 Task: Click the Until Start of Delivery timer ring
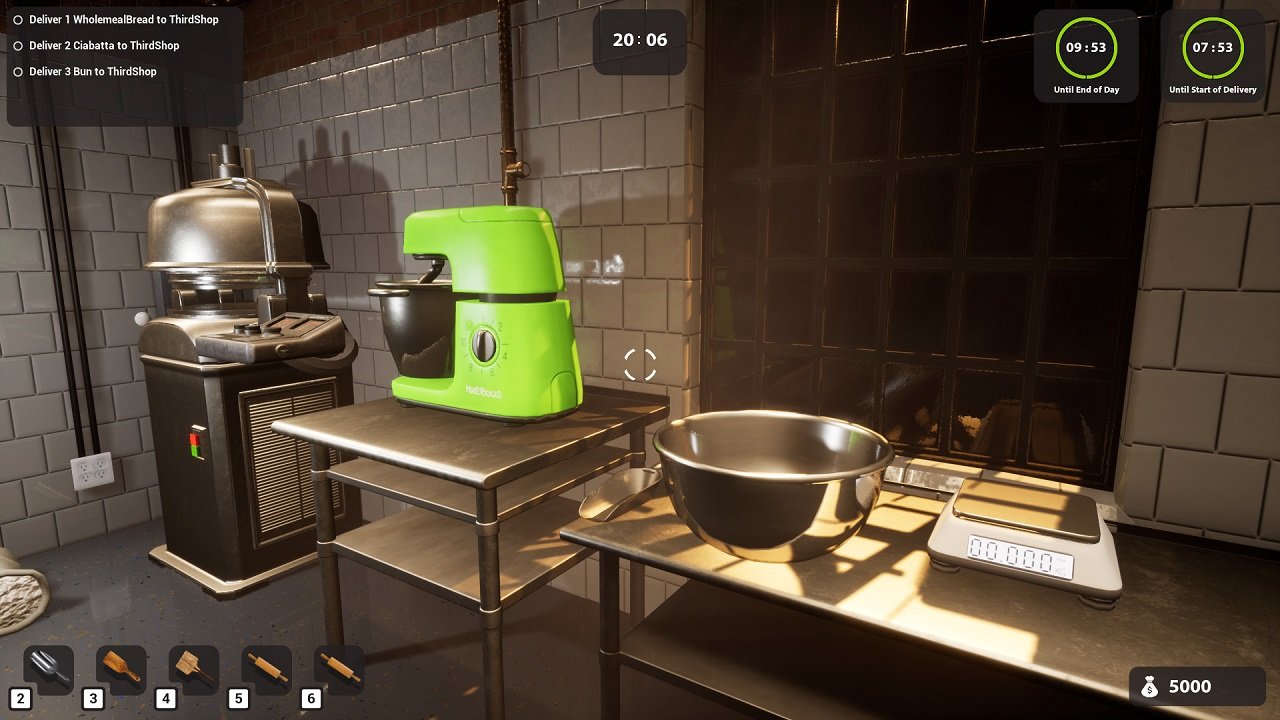1211,45
